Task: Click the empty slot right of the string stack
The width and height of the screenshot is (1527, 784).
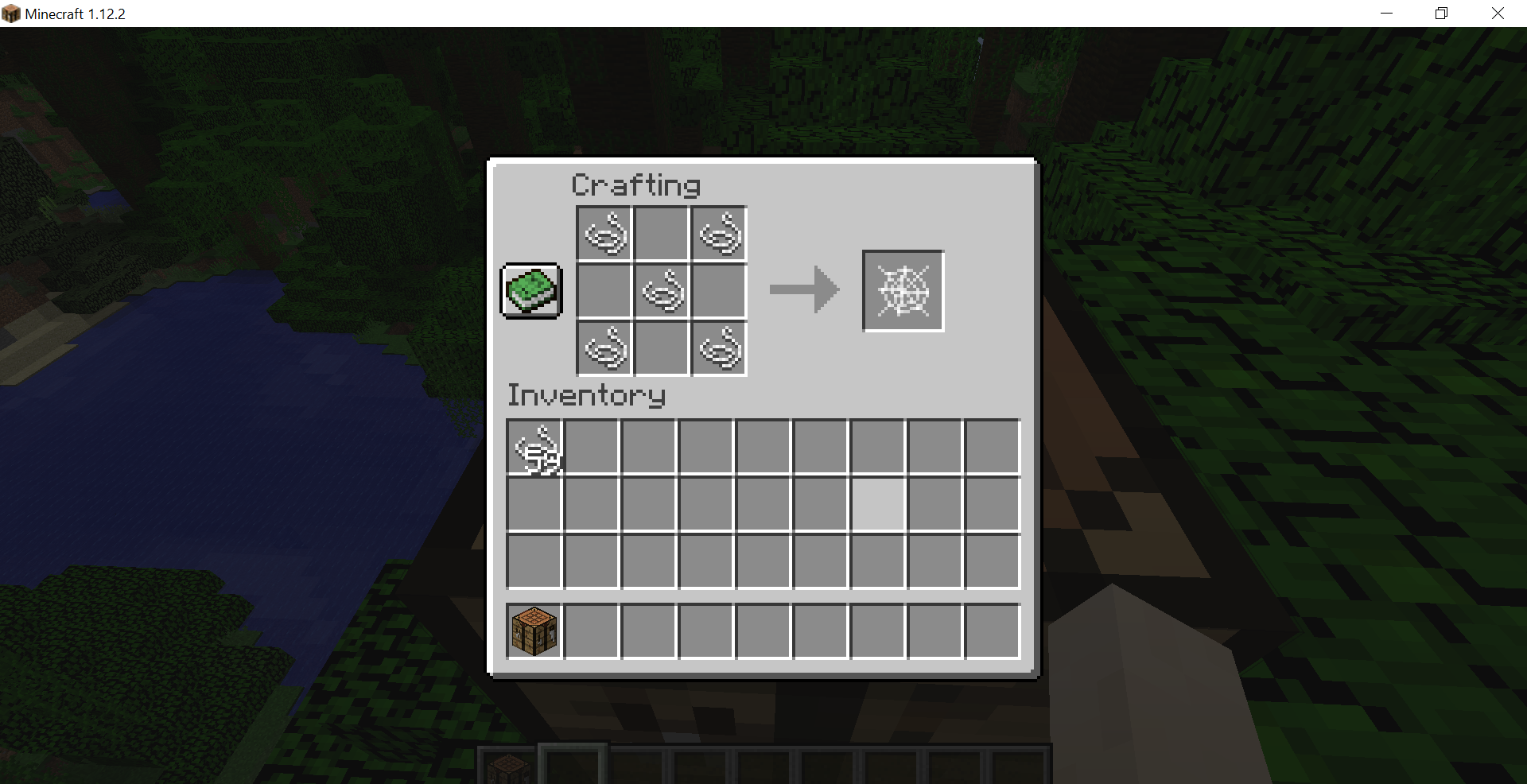Action: coord(591,447)
